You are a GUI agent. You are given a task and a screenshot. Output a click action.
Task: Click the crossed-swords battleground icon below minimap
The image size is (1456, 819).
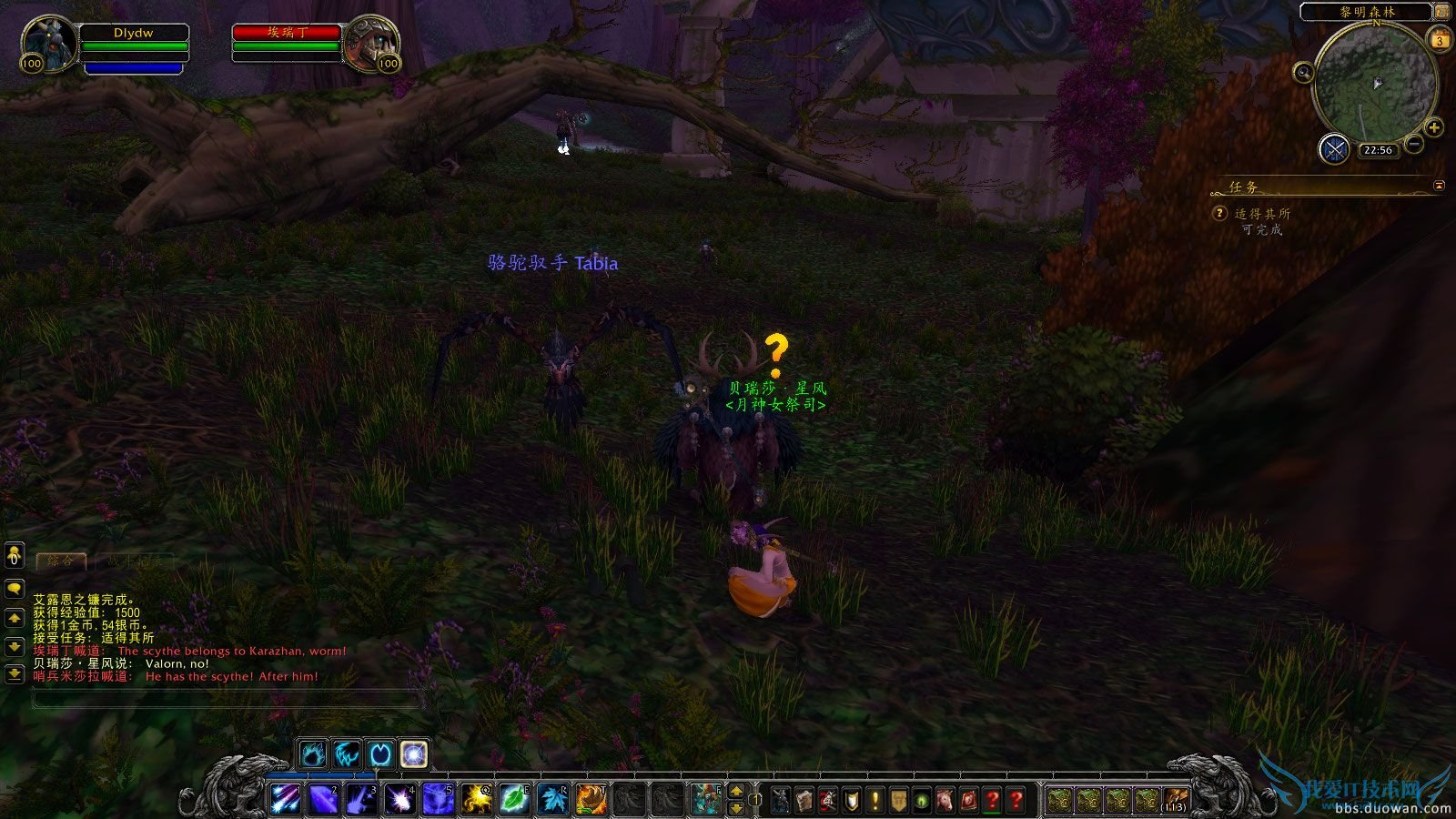1335,148
